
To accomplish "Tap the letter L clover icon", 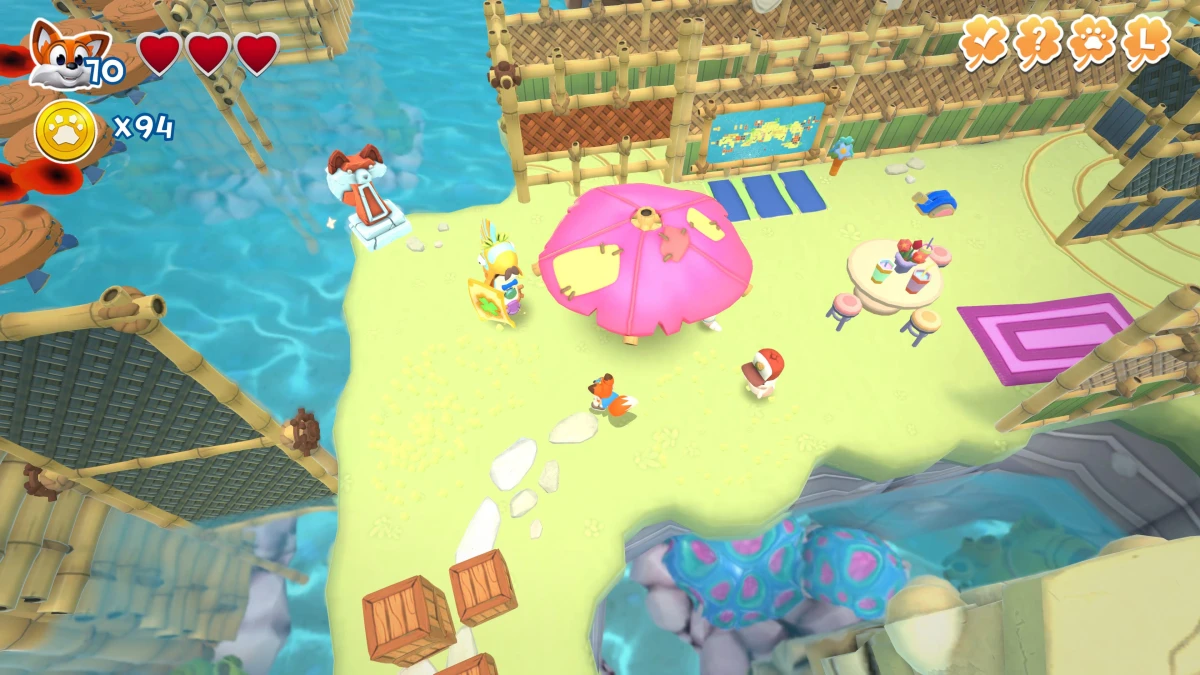I will coord(1145,41).
